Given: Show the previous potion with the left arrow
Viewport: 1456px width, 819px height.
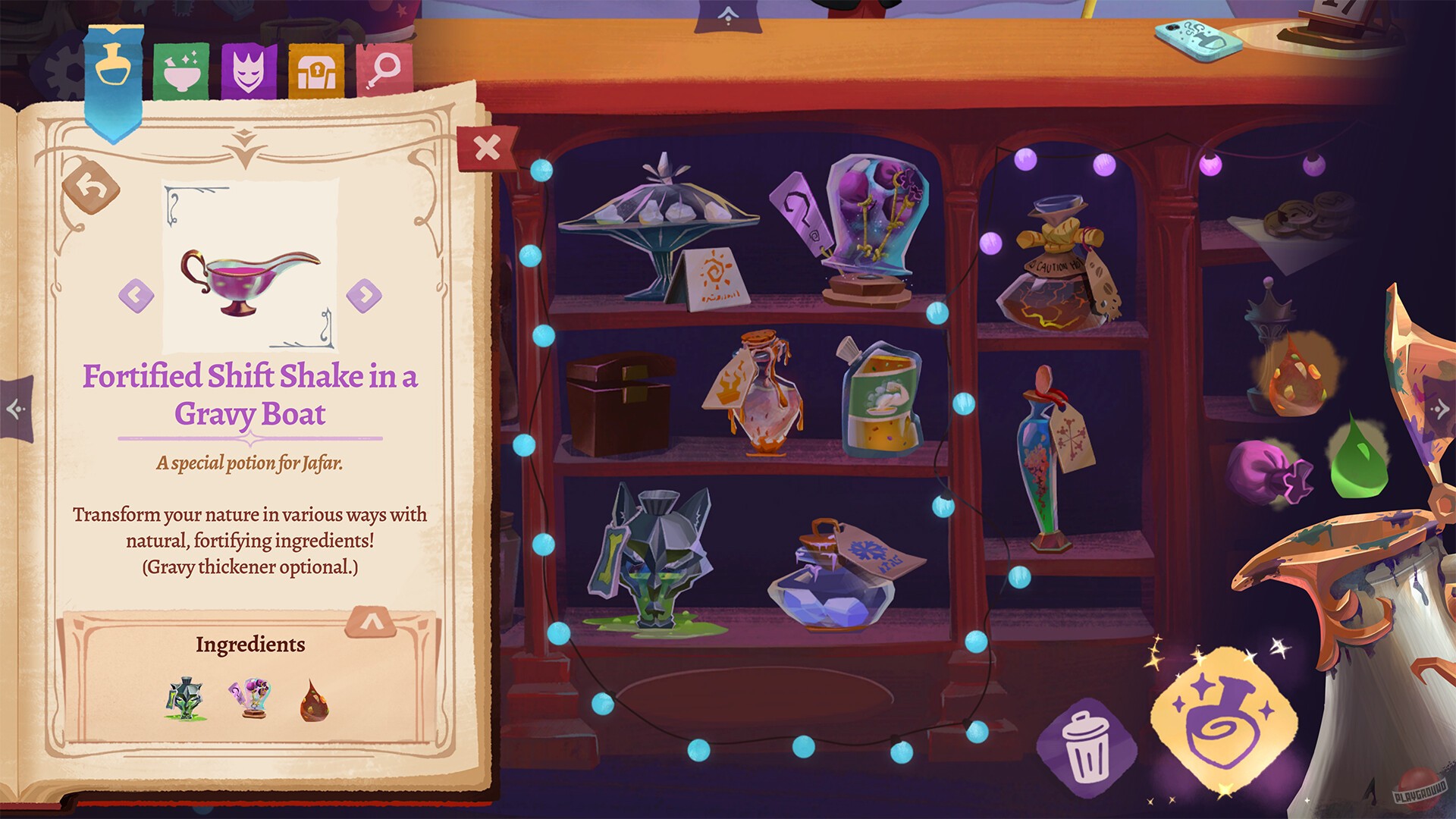Looking at the screenshot, I should click(136, 294).
